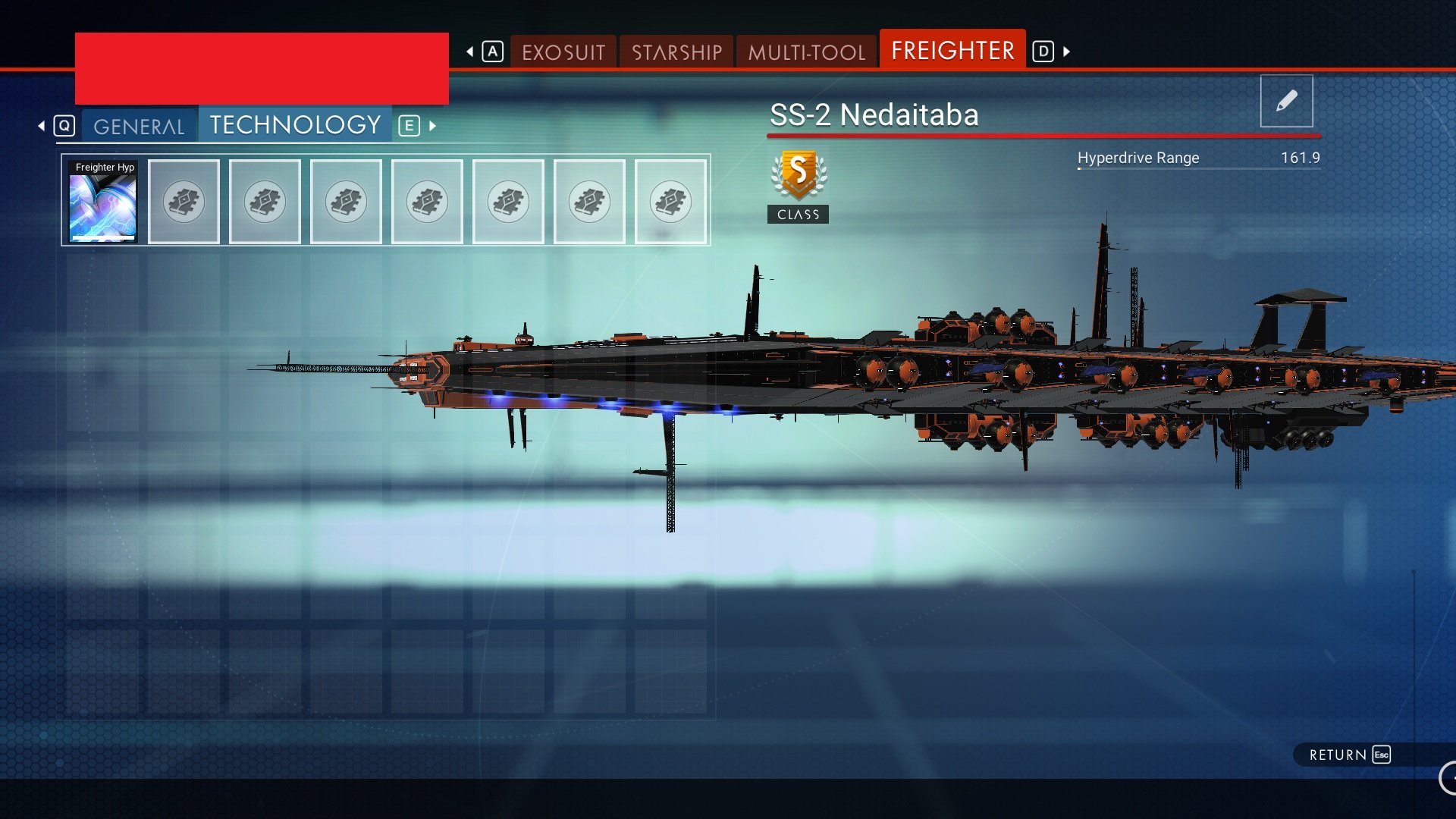Viewport: 1456px width, 819px height.
Task: Click the right arrow after the Technology tab
Action: tap(433, 126)
